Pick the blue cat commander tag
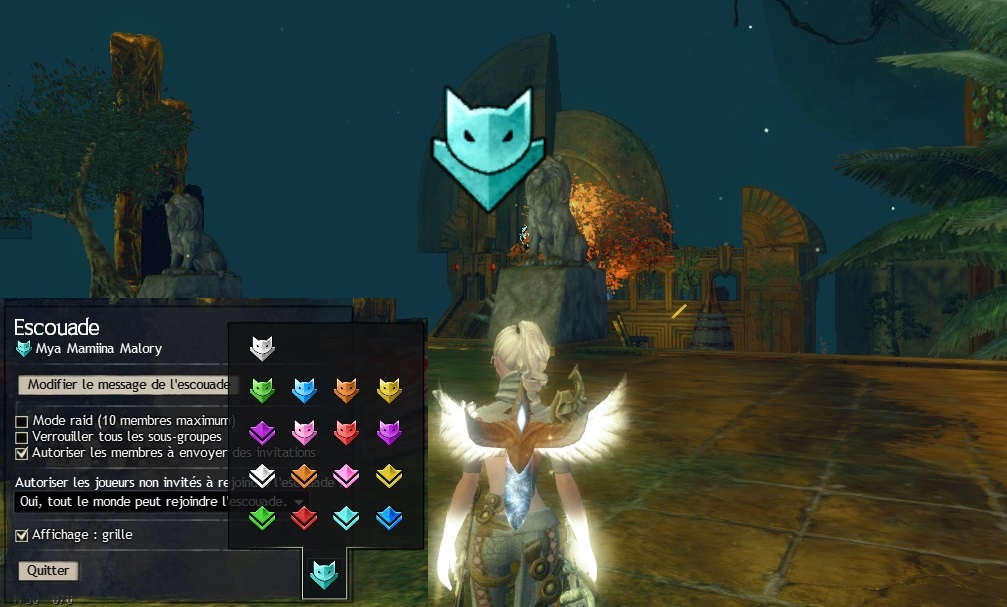 304,390
